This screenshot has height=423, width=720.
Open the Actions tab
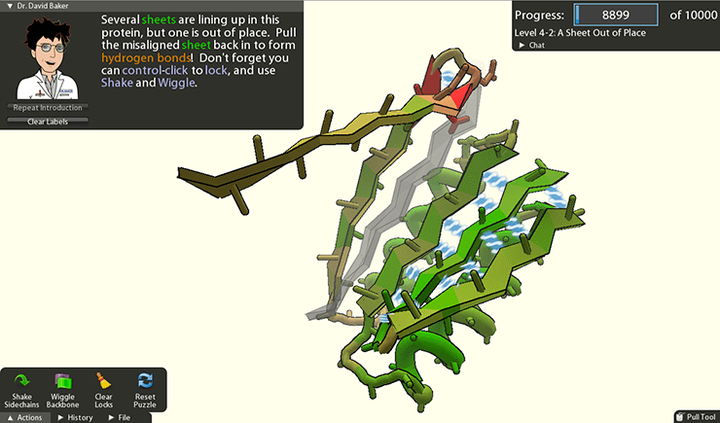point(25,417)
